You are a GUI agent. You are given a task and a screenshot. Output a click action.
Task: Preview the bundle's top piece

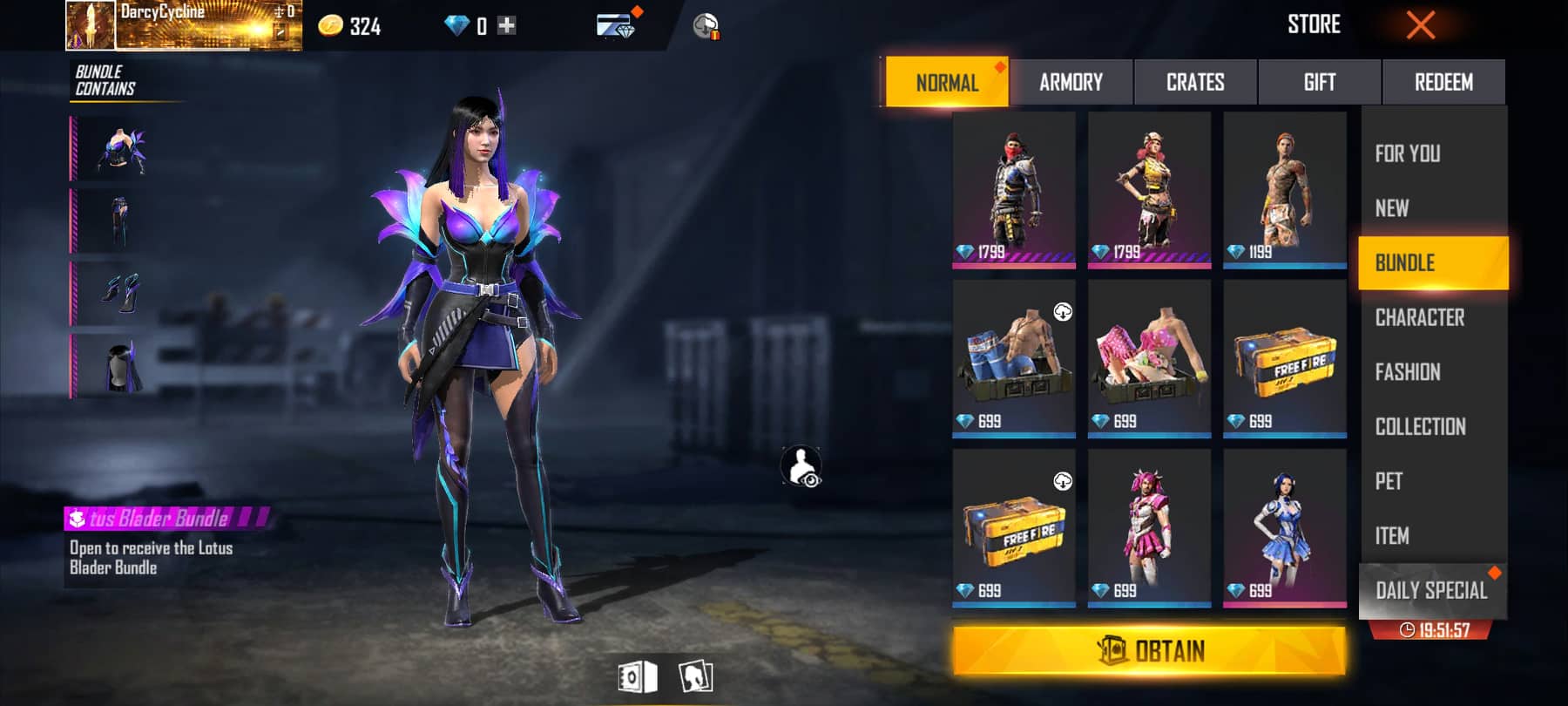(x=122, y=149)
